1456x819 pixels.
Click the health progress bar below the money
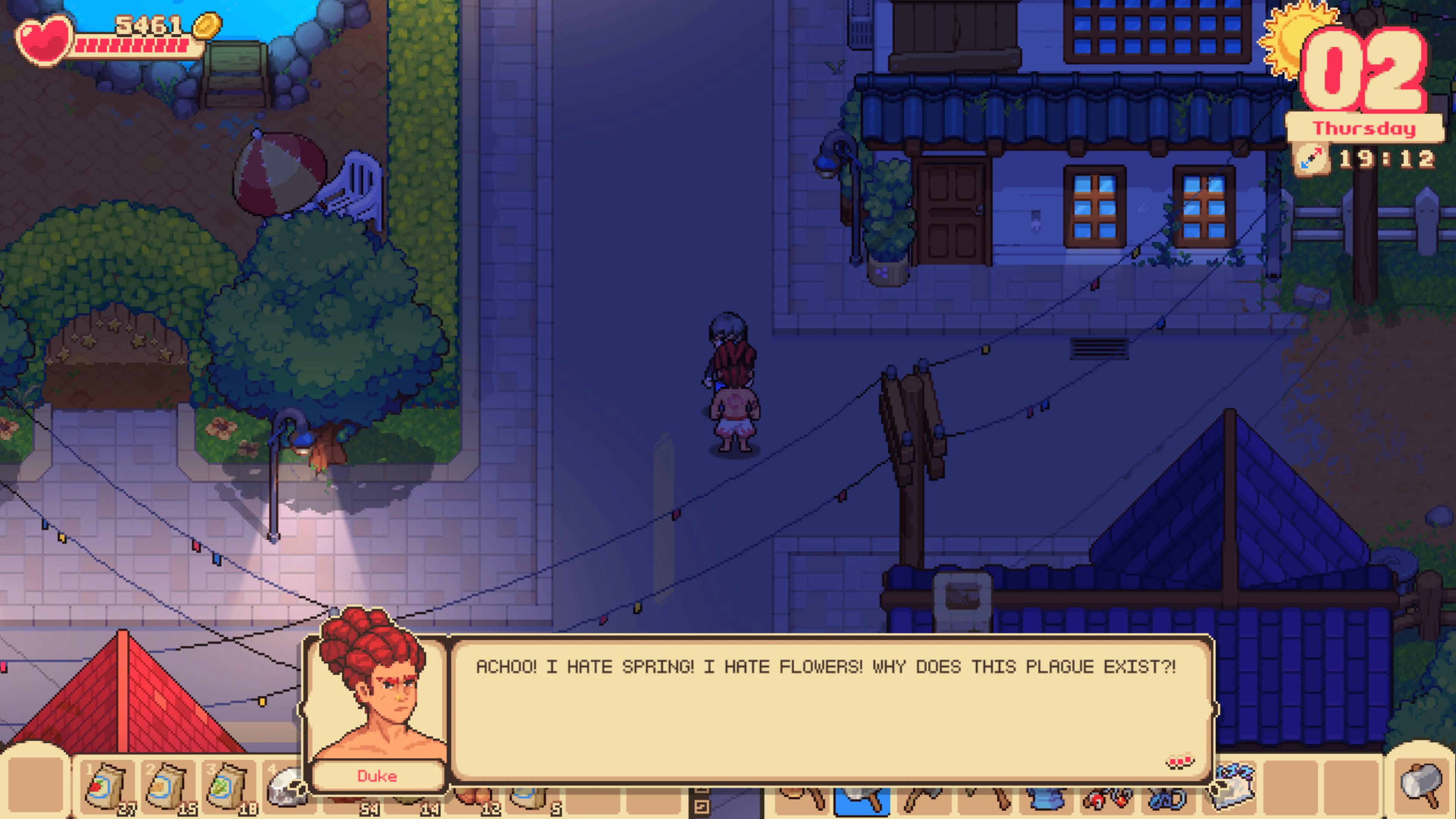pos(130,45)
